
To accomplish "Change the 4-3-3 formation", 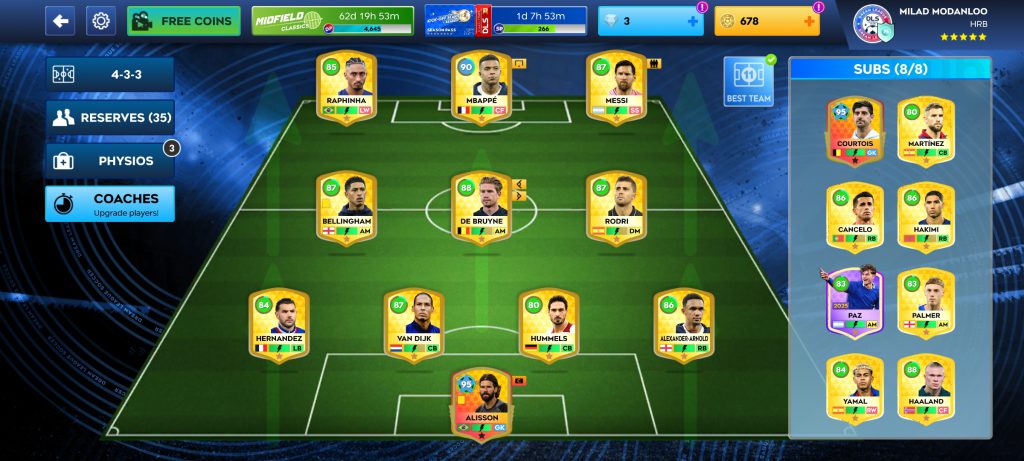I will click(110, 74).
